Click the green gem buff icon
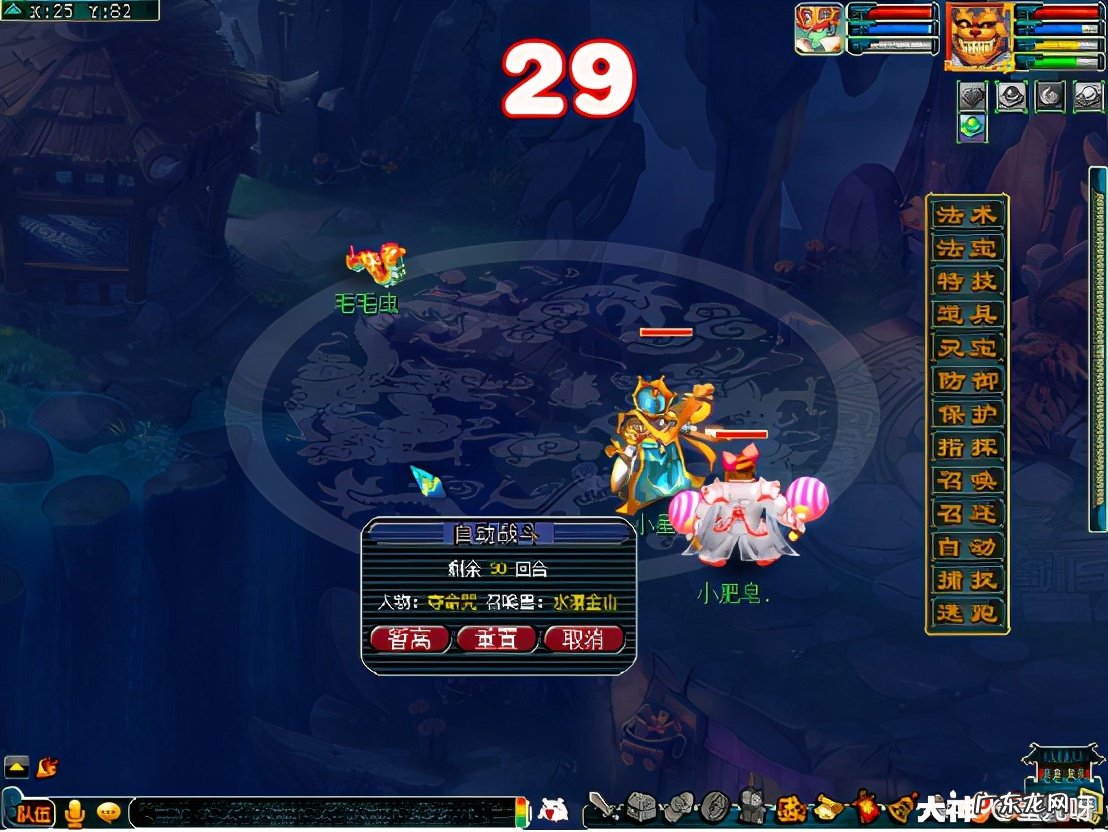 pyautogui.click(x=972, y=127)
